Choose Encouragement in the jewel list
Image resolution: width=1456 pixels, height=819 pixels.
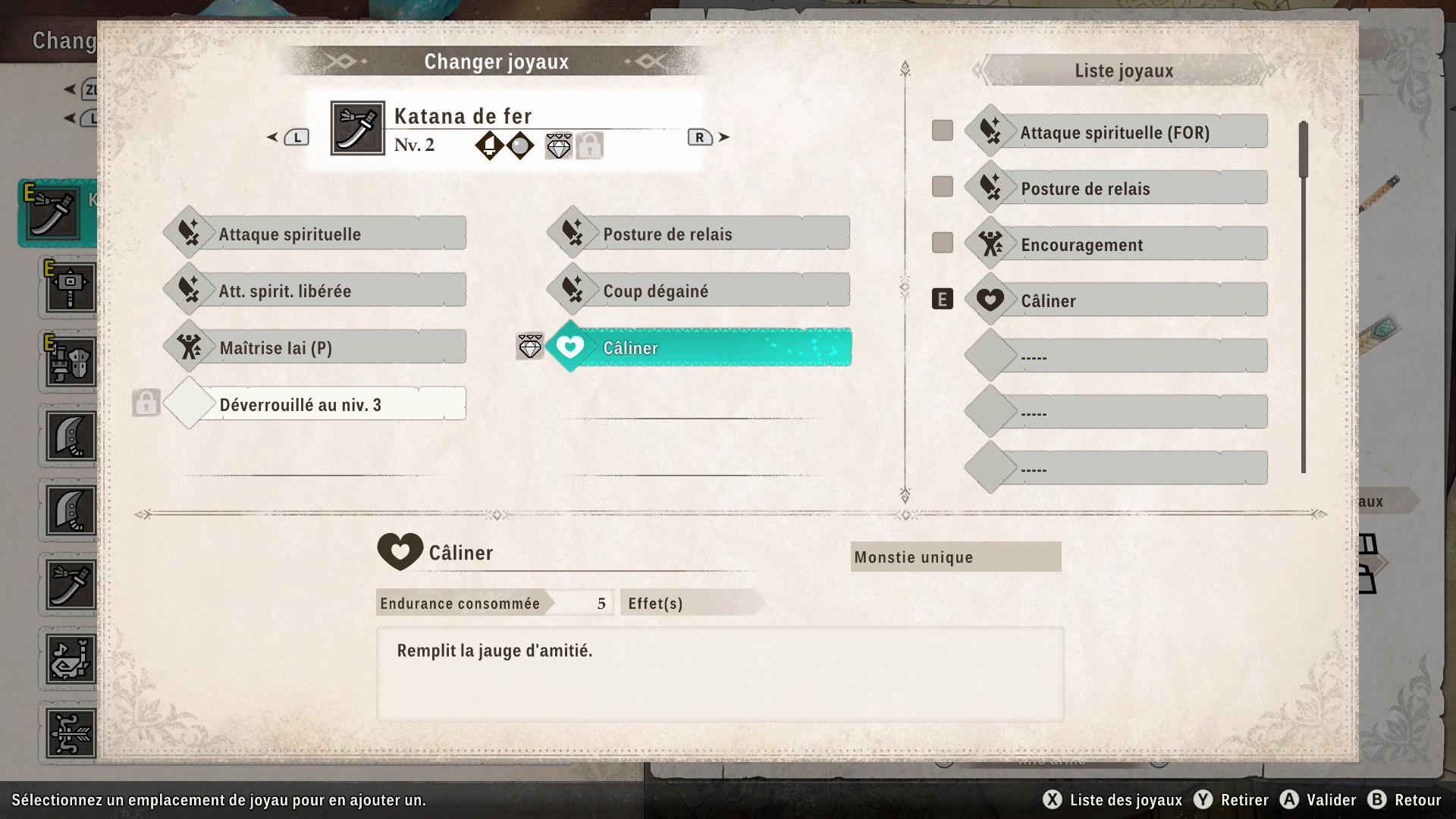tap(1116, 245)
